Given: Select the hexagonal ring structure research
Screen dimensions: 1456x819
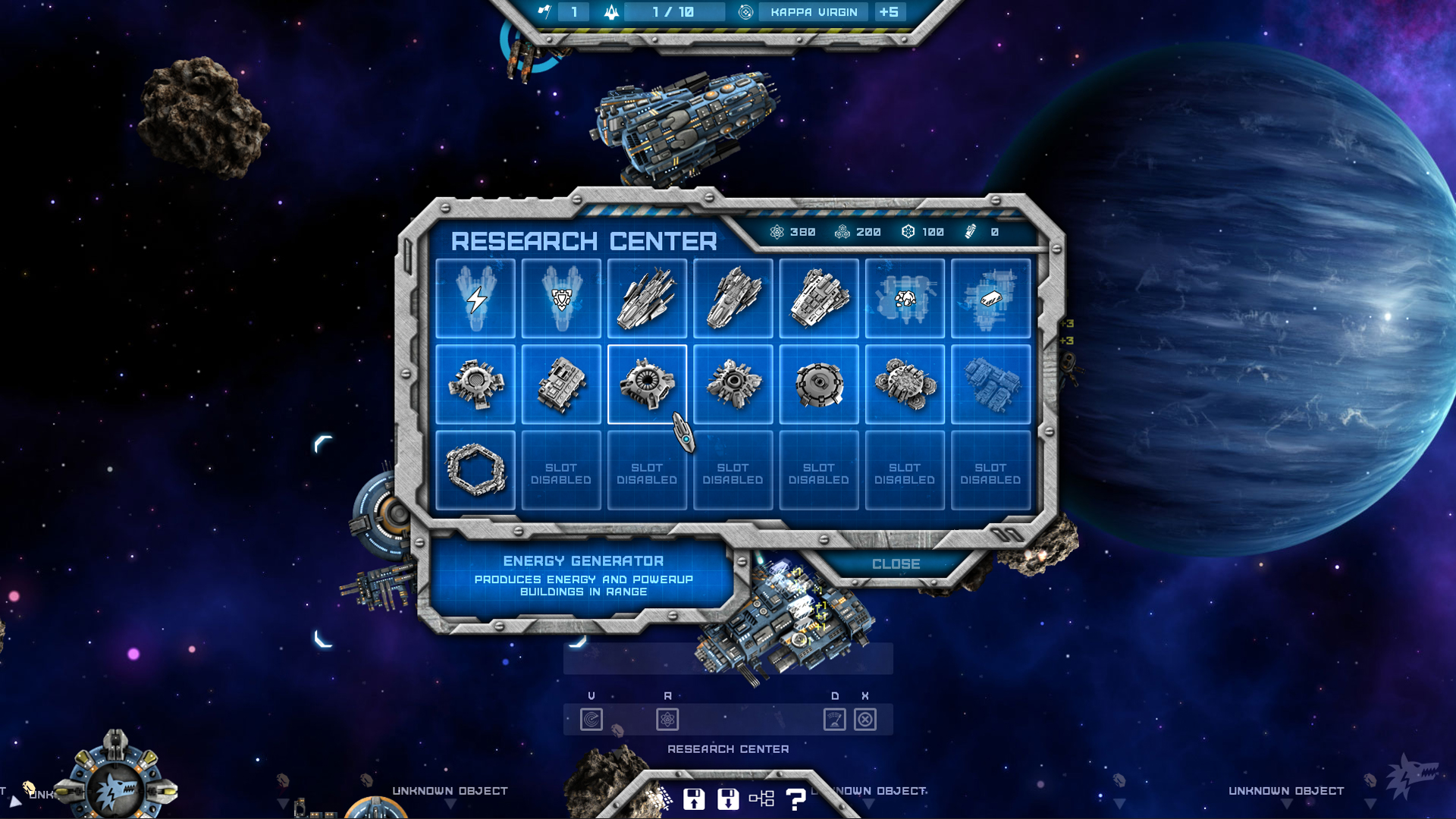Looking at the screenshot, I should (x=475, y=469).
